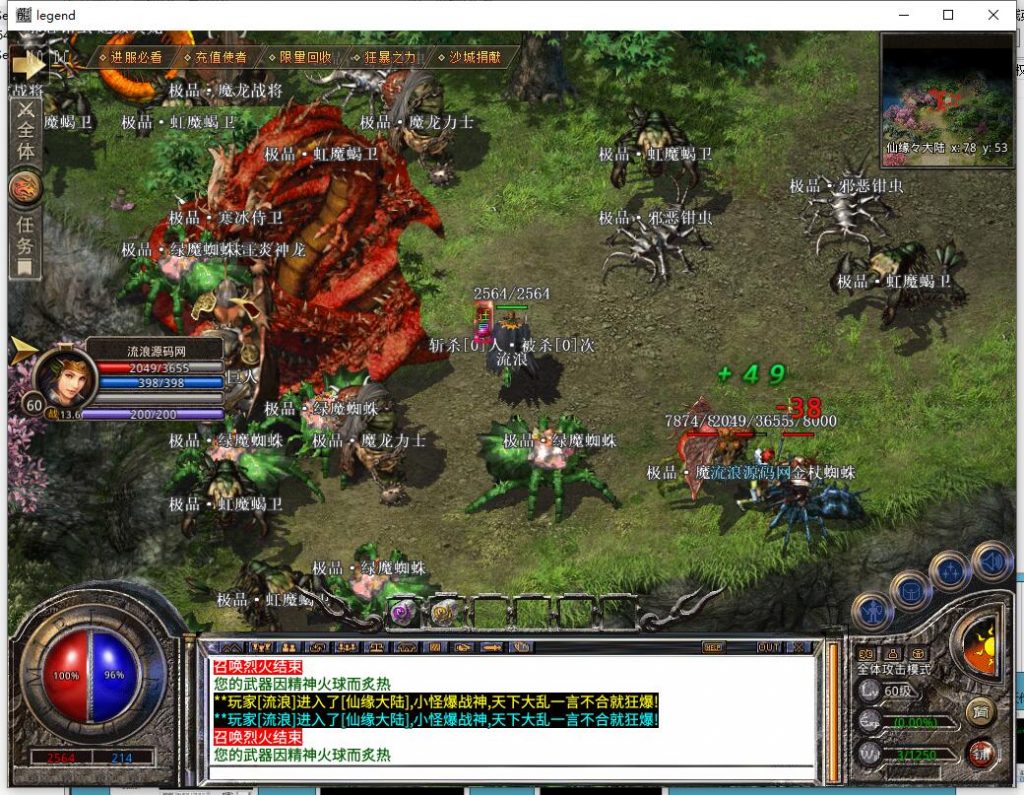The width and height of the screenshot is (1024, 795).
Task: Click the round 铺 shop button
Action: click(x=982, y=753)
